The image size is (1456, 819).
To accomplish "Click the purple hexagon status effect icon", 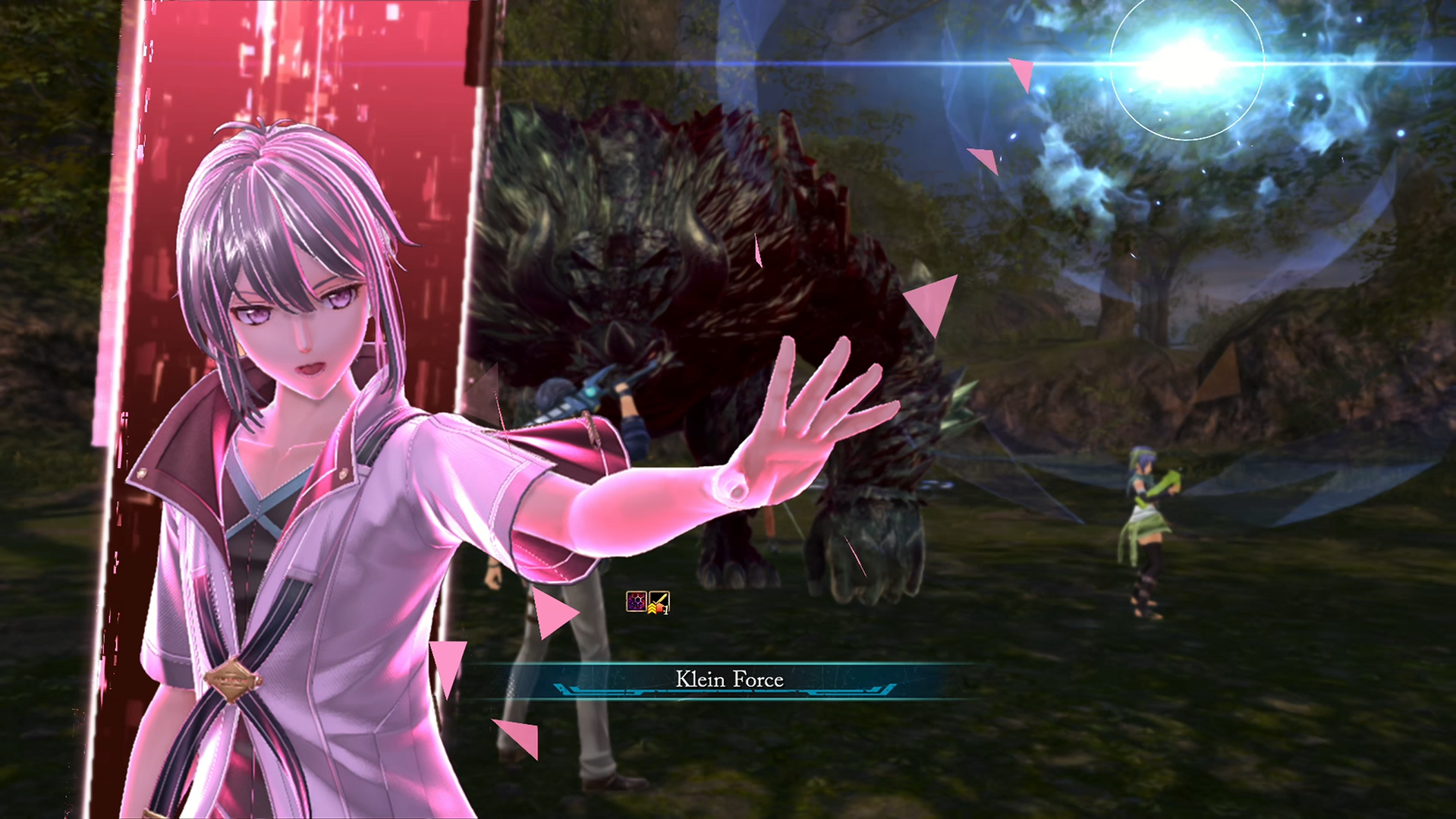I will point(636,602).
